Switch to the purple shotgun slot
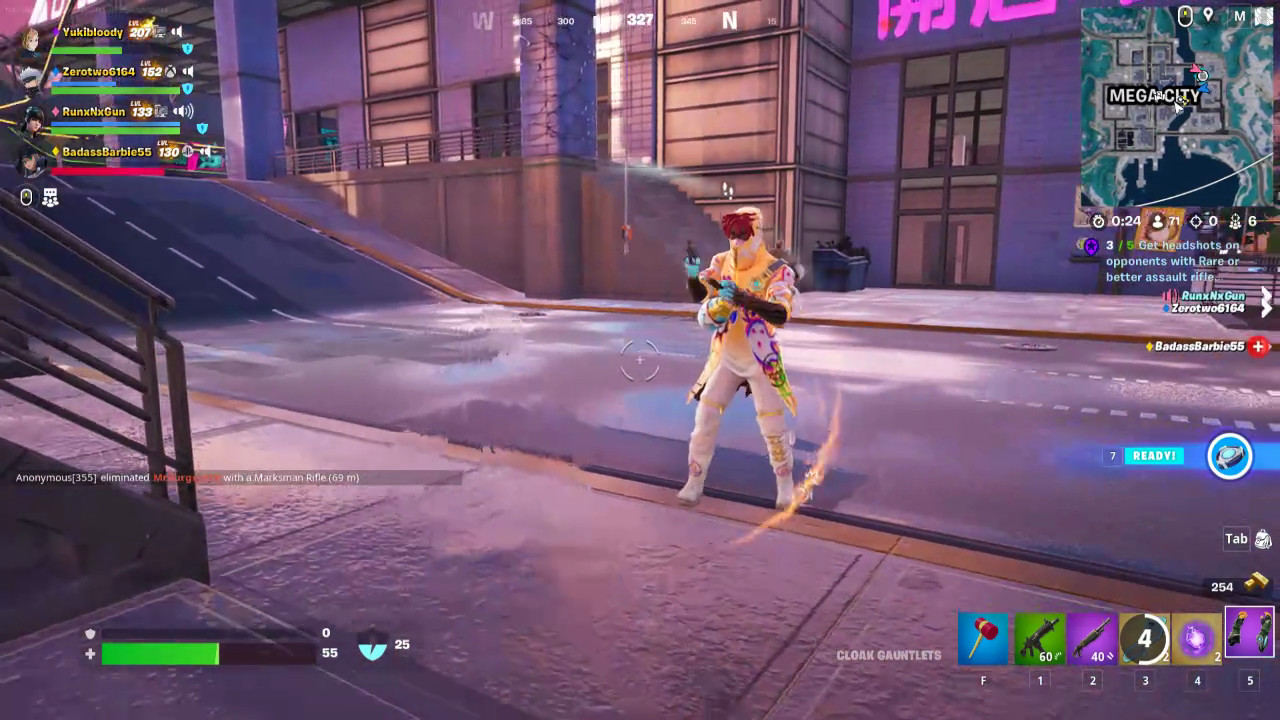The width and height of the screenshot is (1280, 720). coord(1092,638)
